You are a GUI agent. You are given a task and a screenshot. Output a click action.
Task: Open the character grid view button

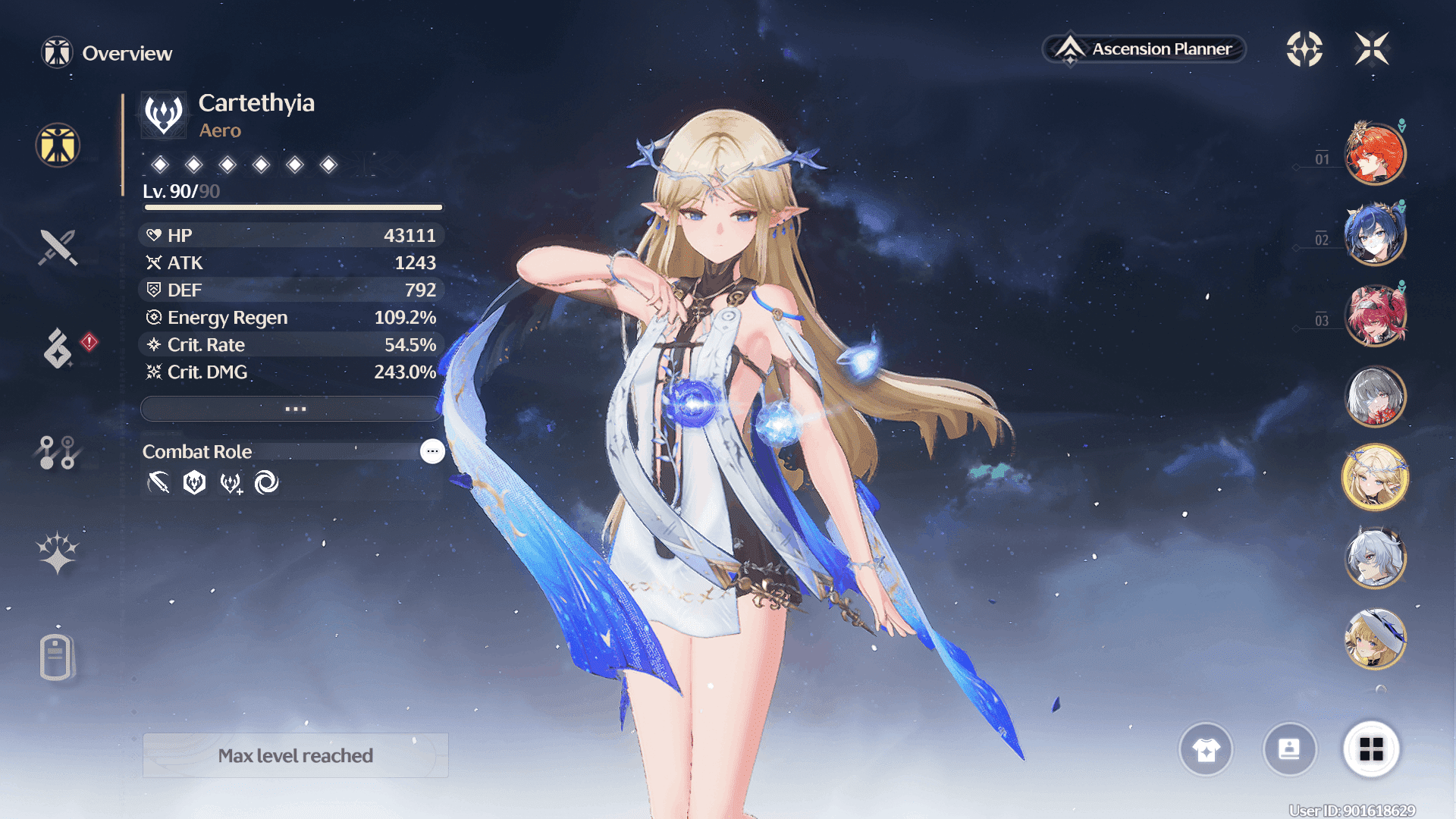point(1371,749)
